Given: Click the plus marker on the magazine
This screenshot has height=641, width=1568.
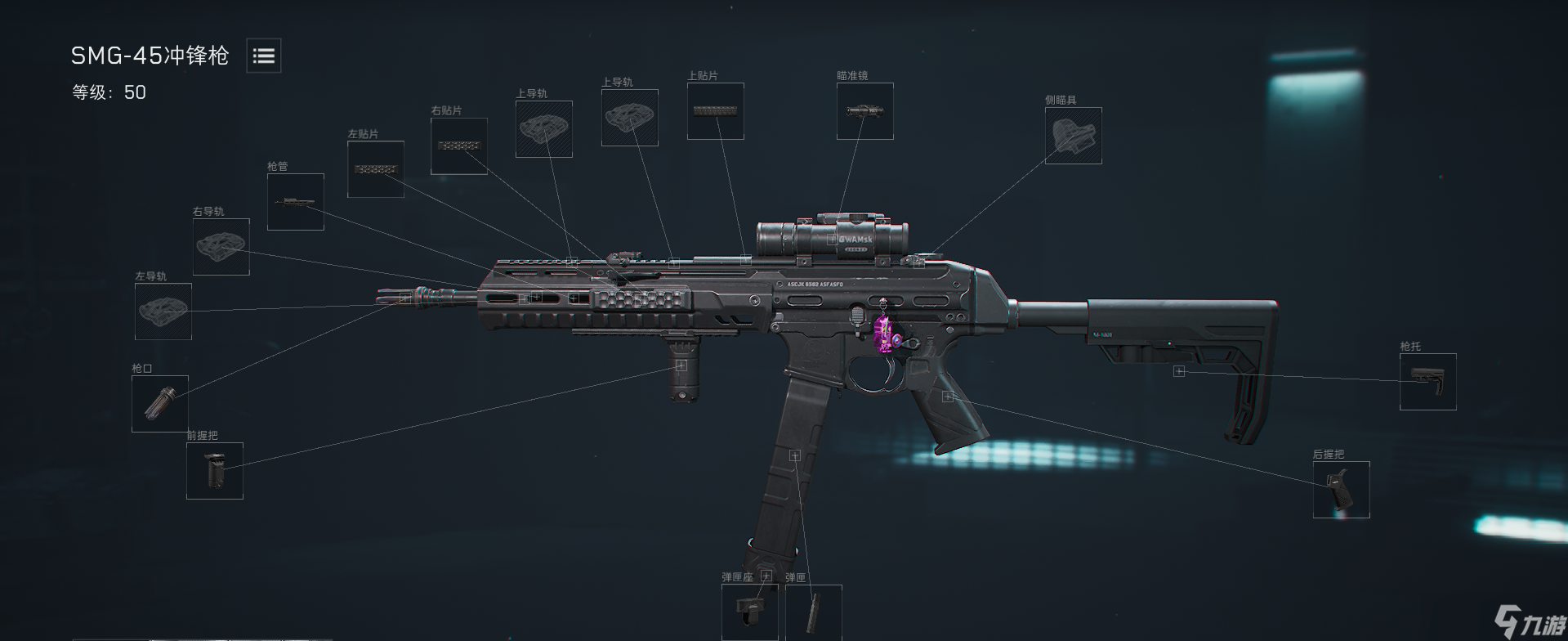Looking at the screenshot, I should coord(796,455).
